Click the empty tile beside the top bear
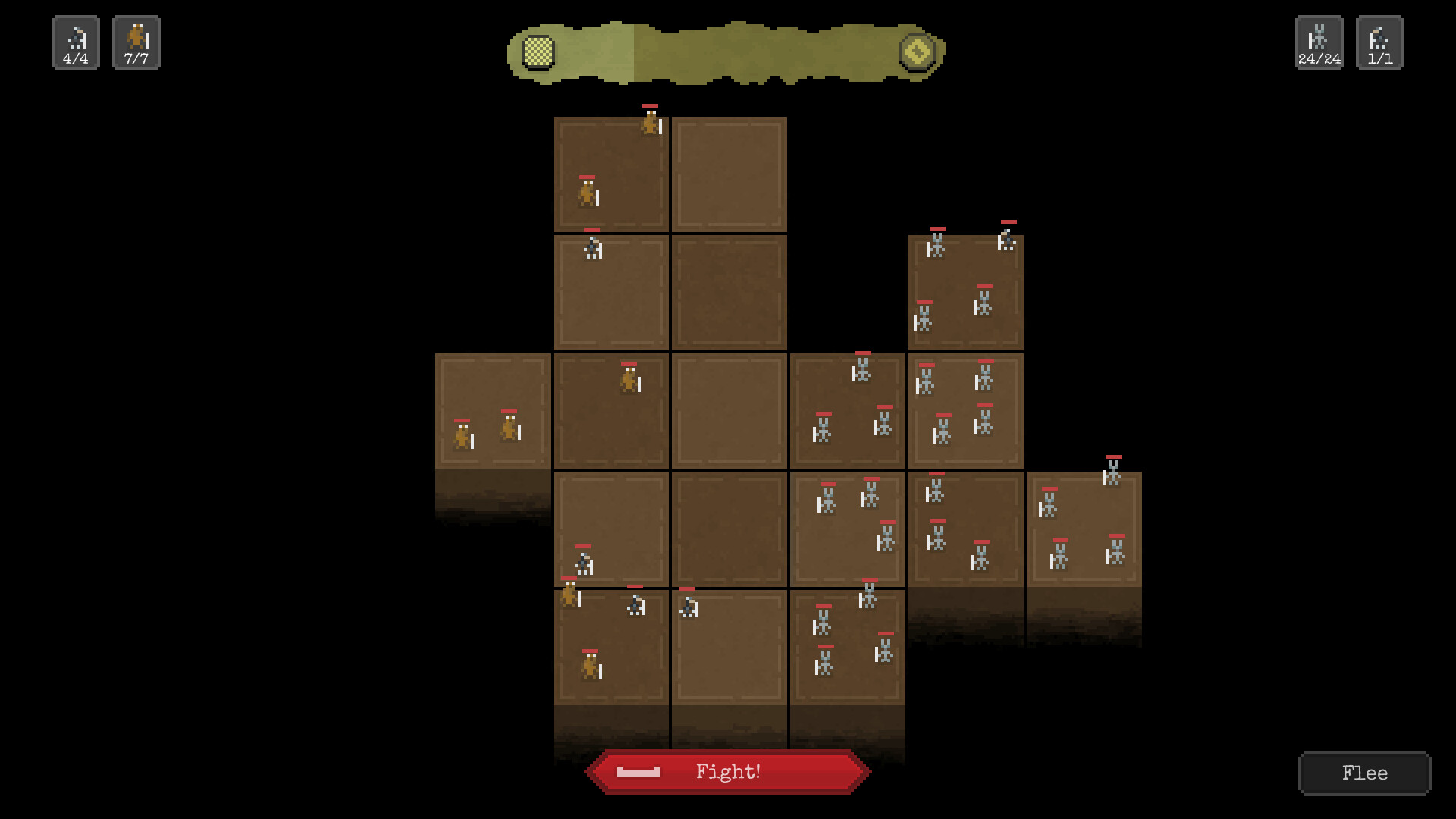The height and width of the screenshot is (819, 1456). pos(728,174)
